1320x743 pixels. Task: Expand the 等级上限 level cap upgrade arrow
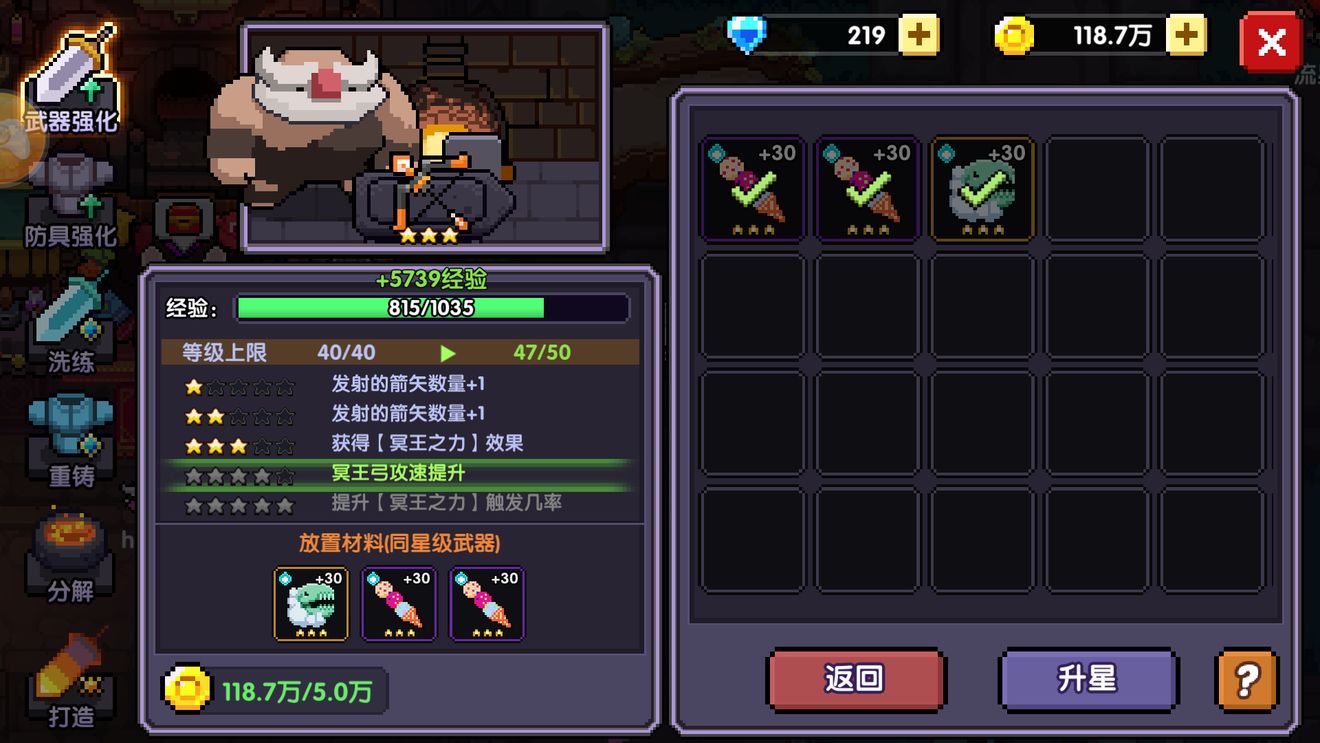[x=447, y=352]
